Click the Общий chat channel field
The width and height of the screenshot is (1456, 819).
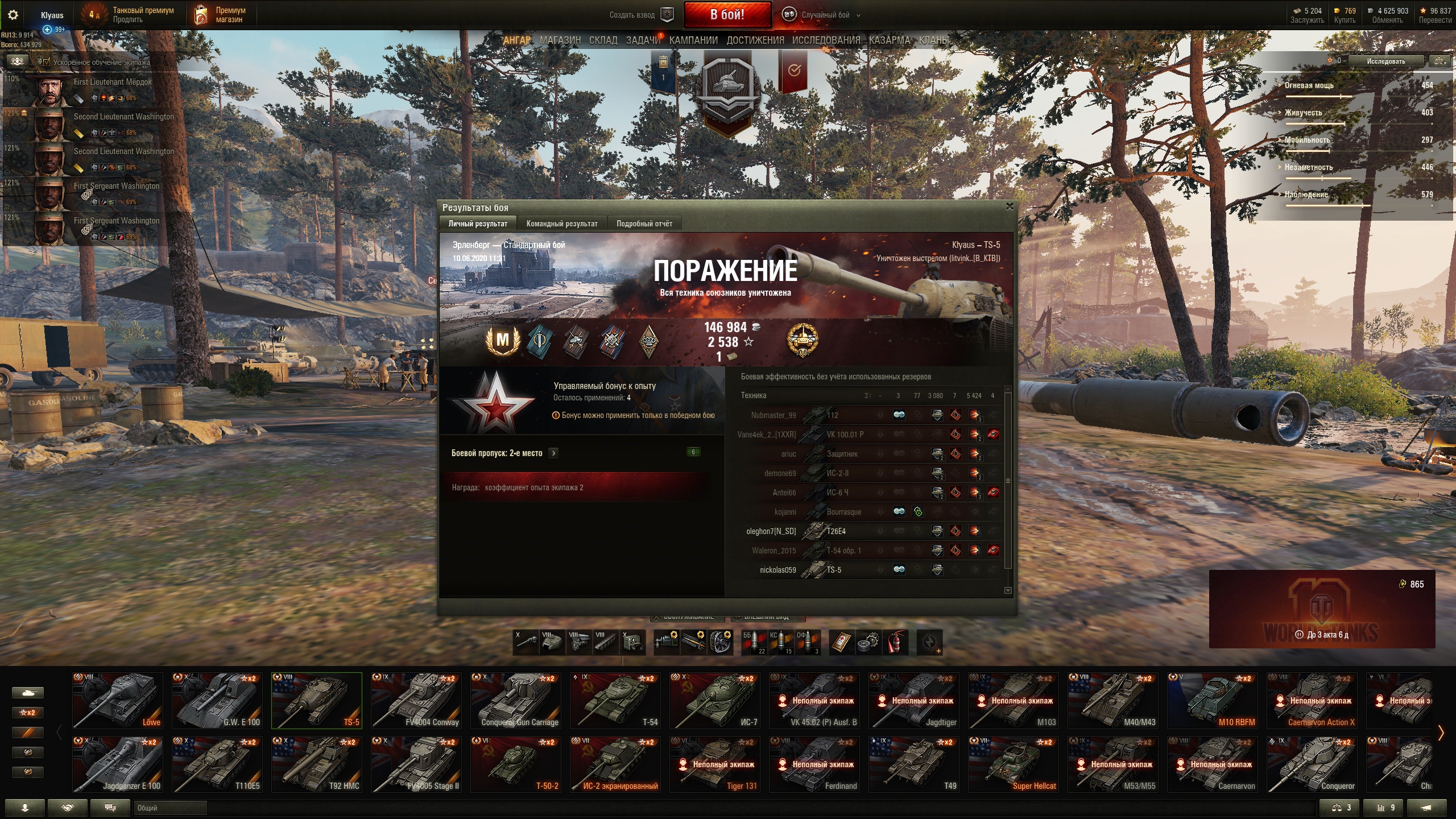tap(170, 808)
